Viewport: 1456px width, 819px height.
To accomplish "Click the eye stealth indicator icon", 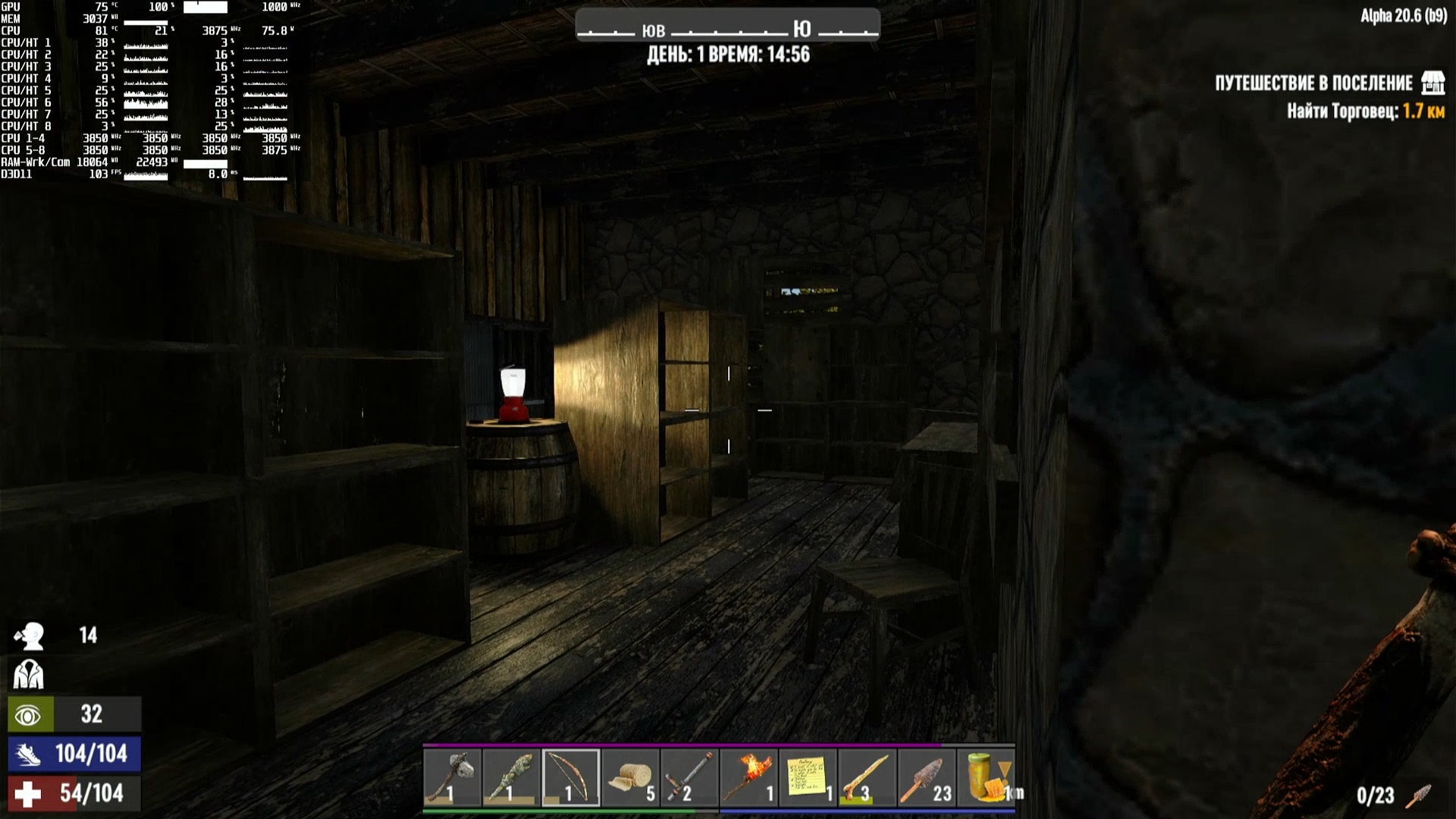I will (29, 714).
